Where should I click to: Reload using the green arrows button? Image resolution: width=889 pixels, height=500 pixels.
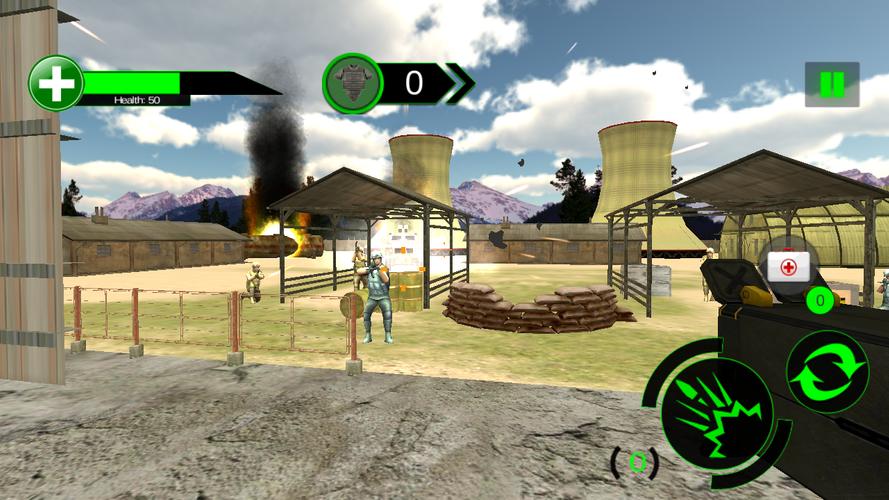[x=827, y=372]
